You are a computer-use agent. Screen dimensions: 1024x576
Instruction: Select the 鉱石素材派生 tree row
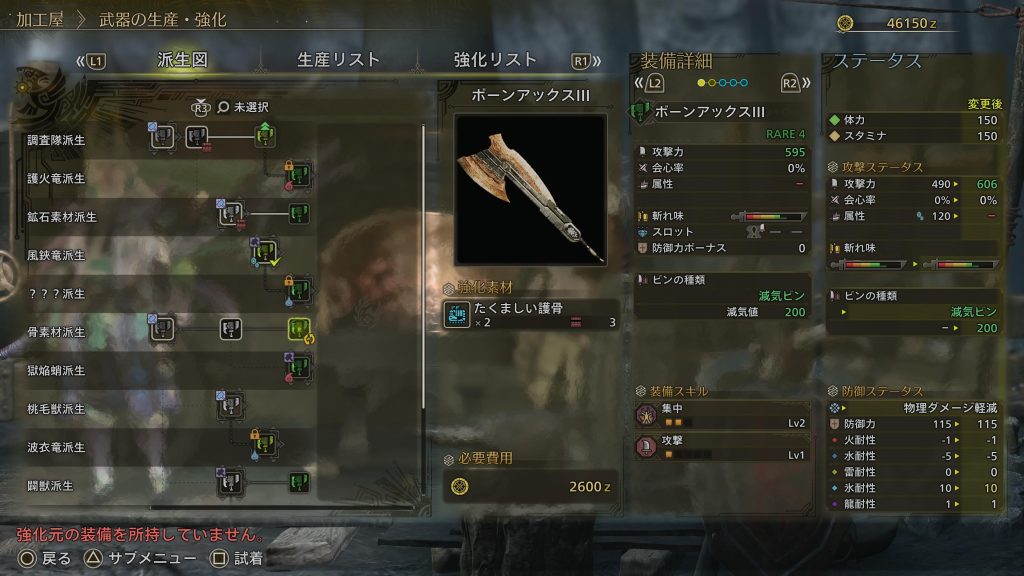point(64,217)
